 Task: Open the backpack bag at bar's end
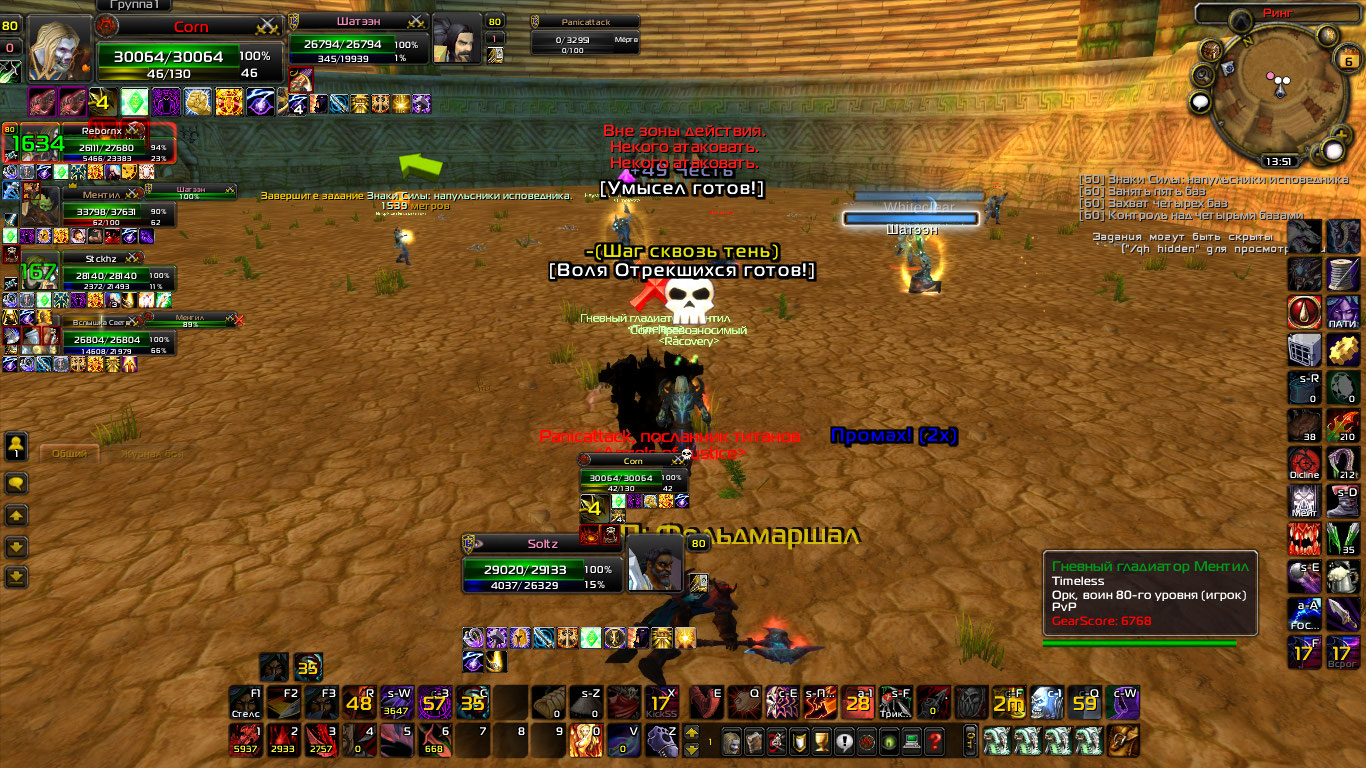(x=1125, y=741)
